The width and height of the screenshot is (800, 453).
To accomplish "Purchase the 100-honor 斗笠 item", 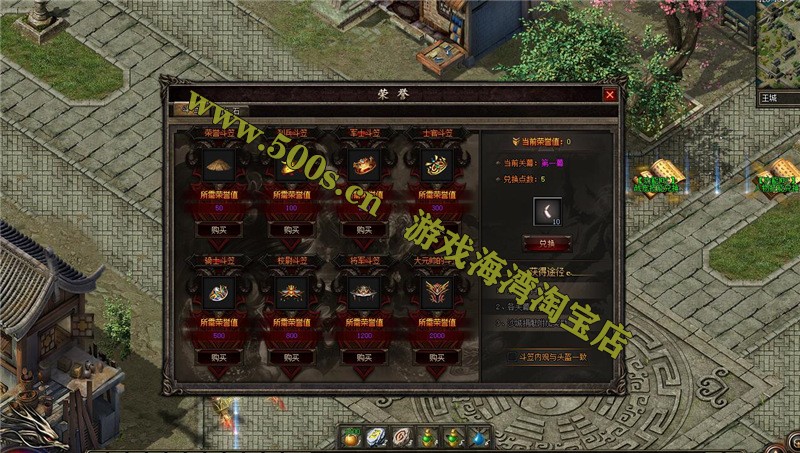I will coord(292,229).
